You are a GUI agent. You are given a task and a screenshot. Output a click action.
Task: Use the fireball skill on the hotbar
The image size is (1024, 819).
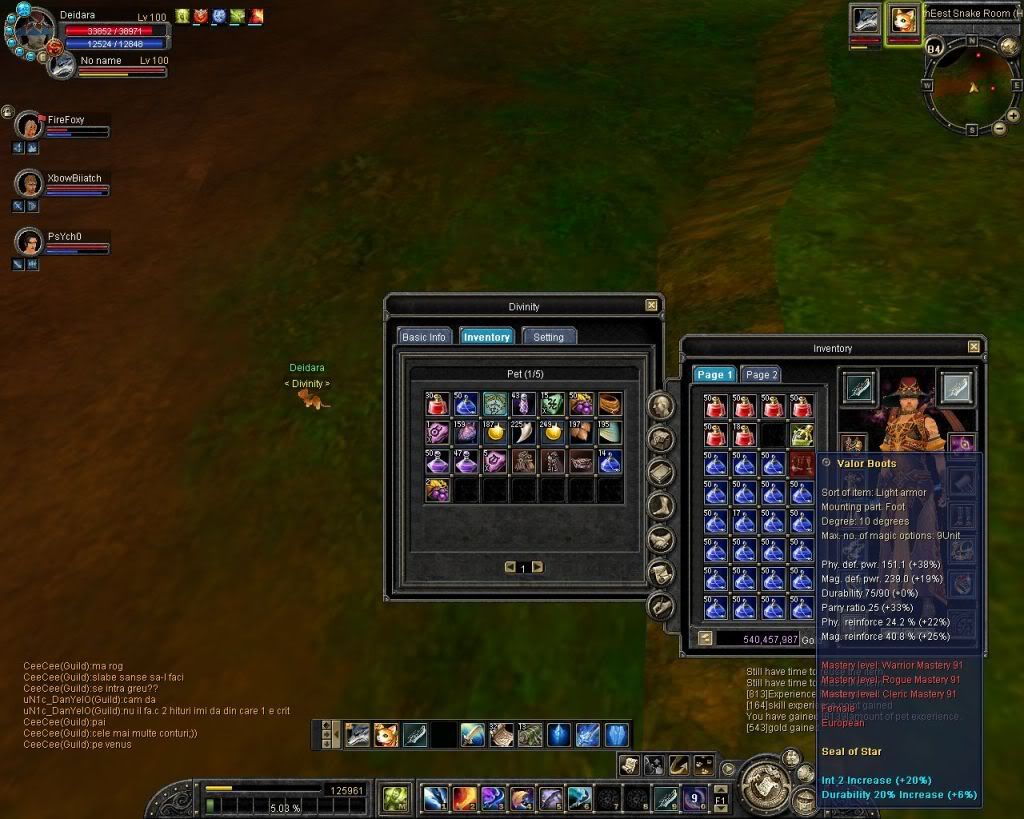coord(464,798)
